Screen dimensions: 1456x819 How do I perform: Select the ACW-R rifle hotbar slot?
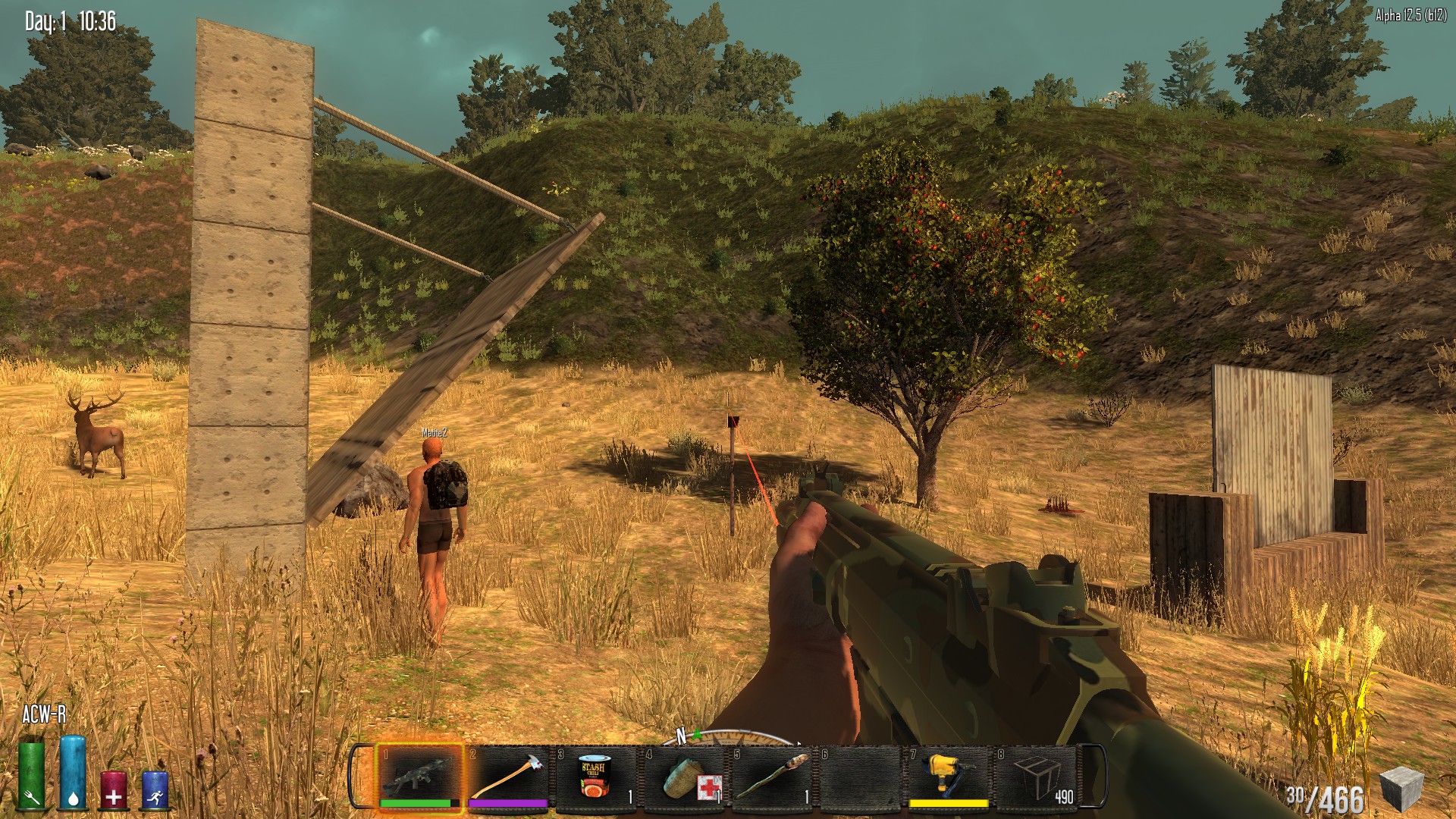point(419,777)
